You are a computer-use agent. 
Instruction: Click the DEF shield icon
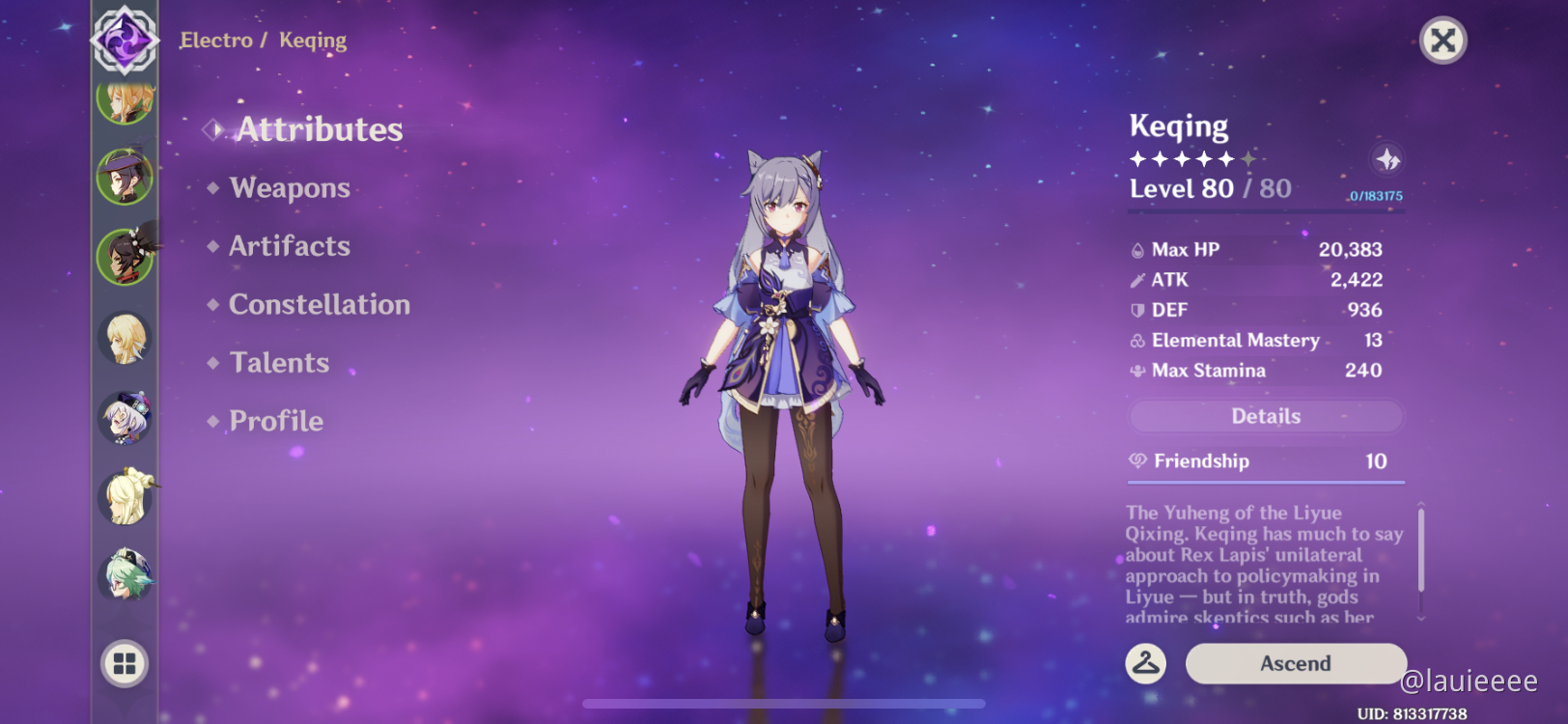(x=1136, y=310)
